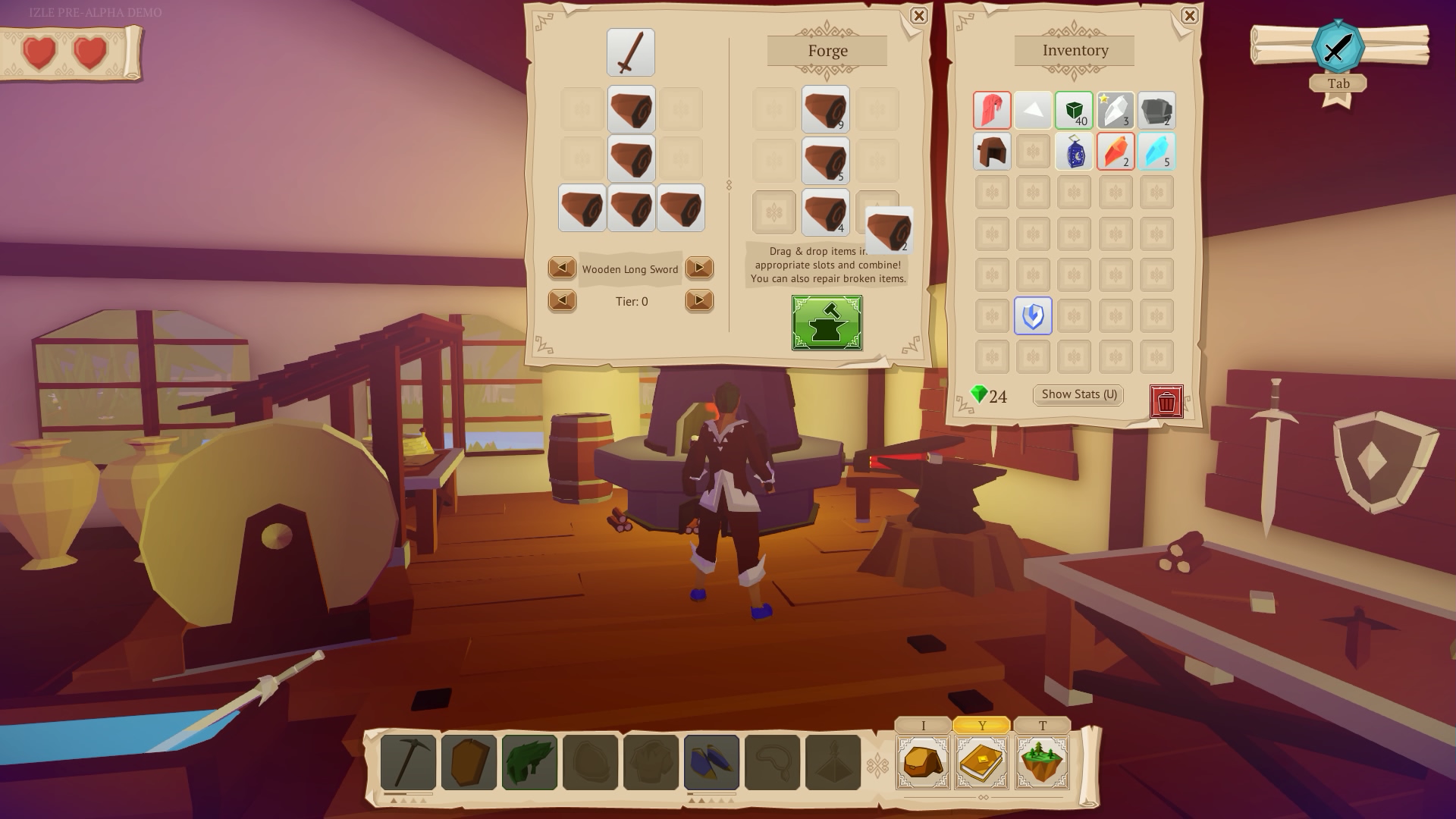Image resolution: width=1456 pixels, height=819 pixels.
Task: Show Stats in the inventory
Action: pos(1078,394)
